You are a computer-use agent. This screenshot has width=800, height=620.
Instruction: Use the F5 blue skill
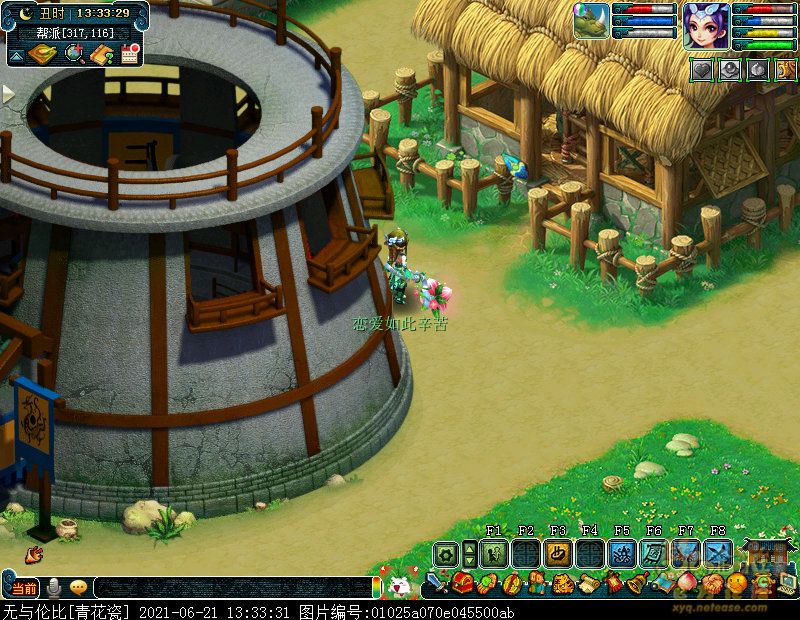622,553
